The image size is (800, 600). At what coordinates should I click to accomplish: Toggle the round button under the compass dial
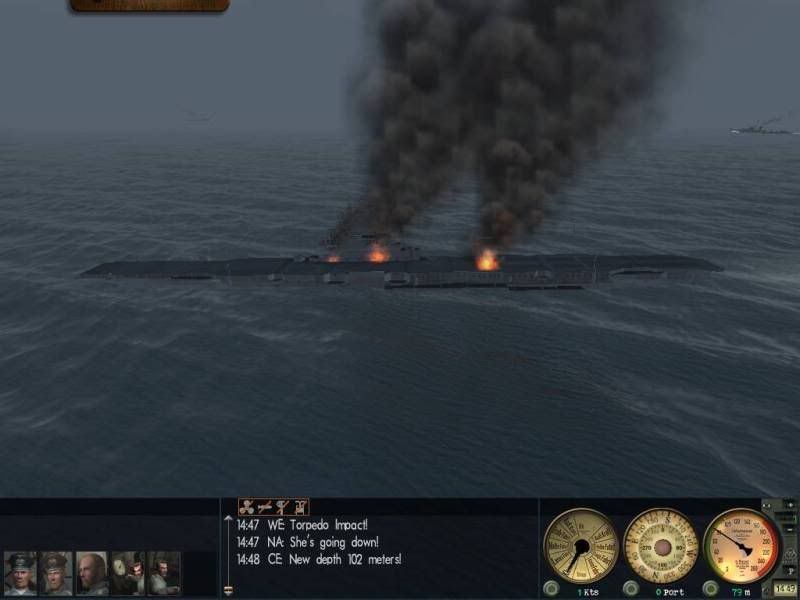tap(631, 588)
